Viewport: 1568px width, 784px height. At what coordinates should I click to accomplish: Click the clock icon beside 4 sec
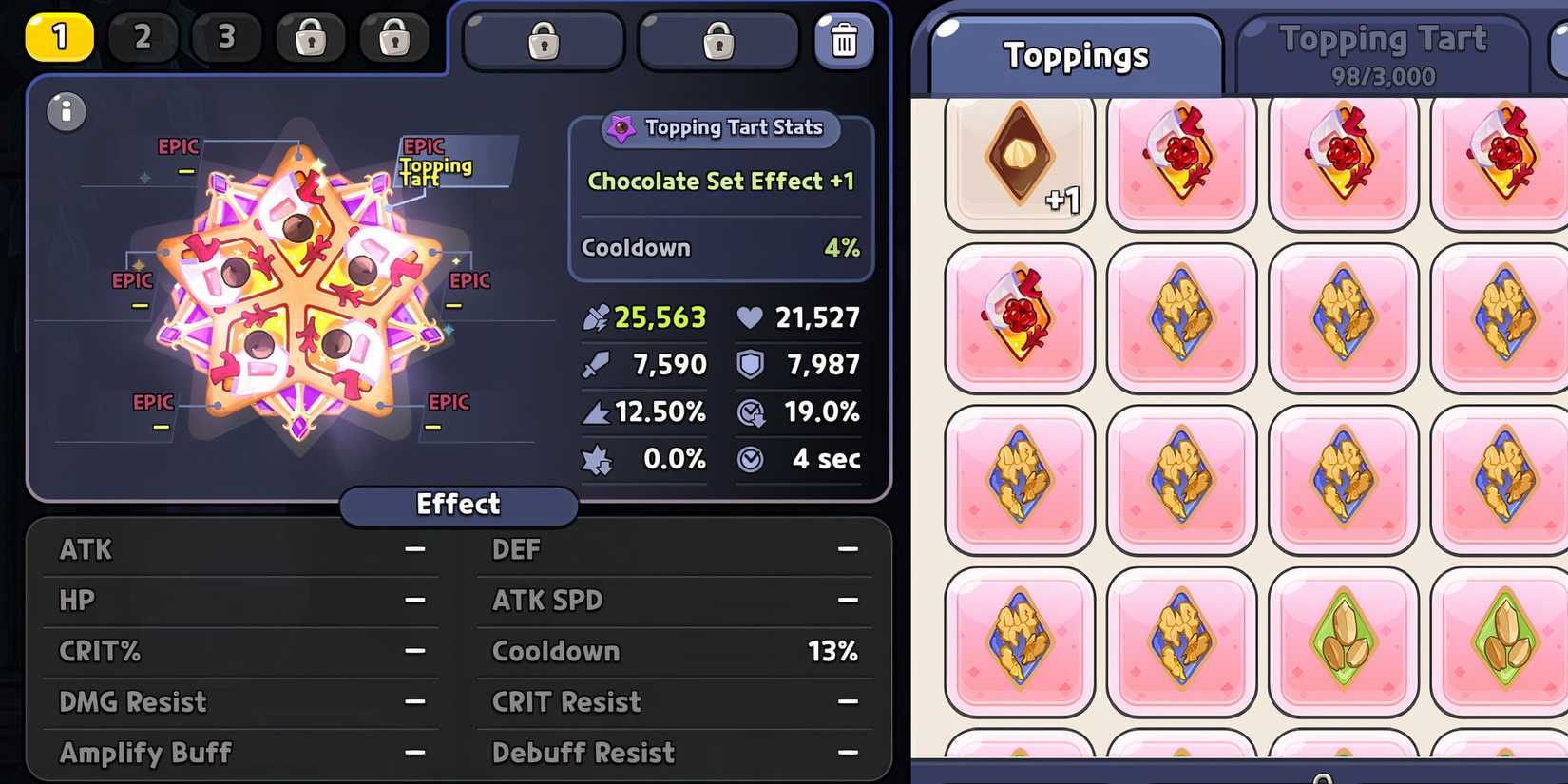(751, 459)
